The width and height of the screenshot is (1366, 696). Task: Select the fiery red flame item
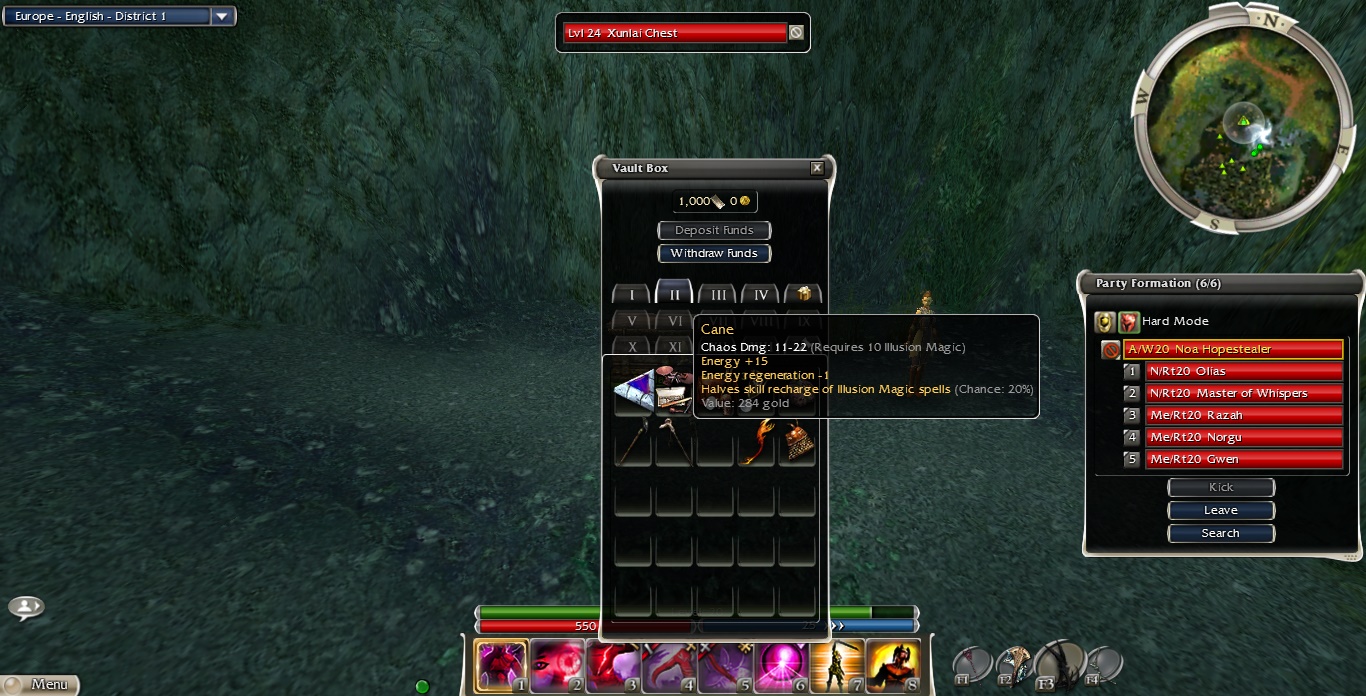757,442
